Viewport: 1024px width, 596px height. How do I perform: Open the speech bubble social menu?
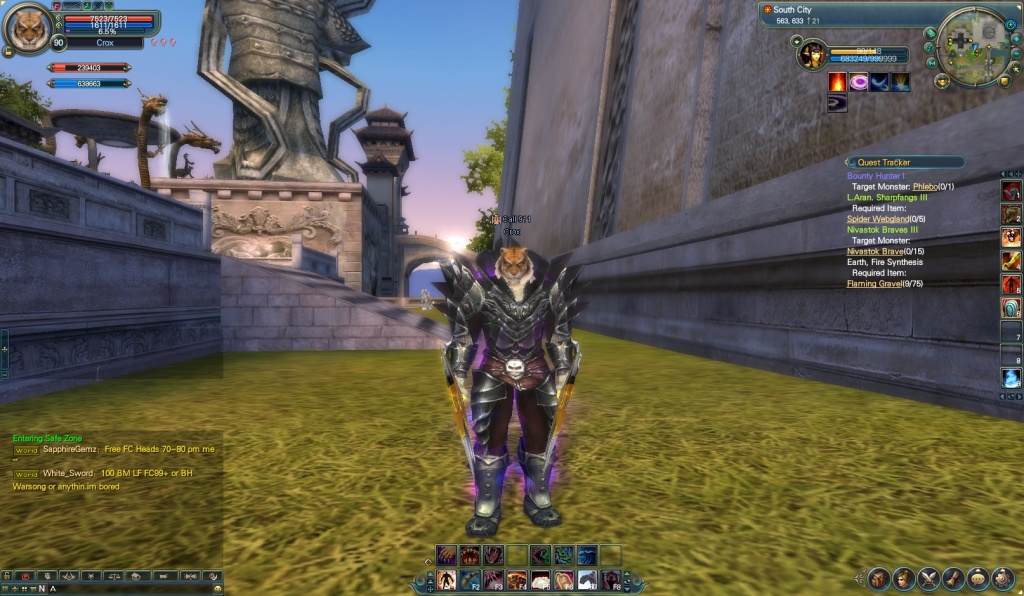(x=977, y=578)
